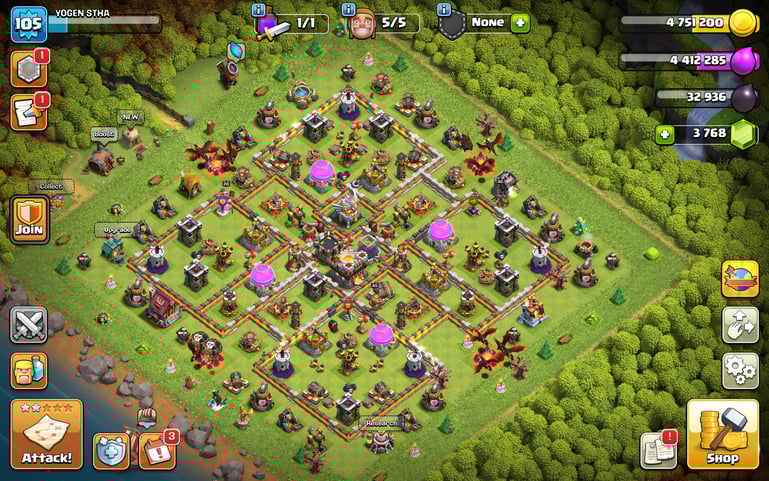
Task: Tap the Join clan shield button
Action: click(x=28, y=218)
